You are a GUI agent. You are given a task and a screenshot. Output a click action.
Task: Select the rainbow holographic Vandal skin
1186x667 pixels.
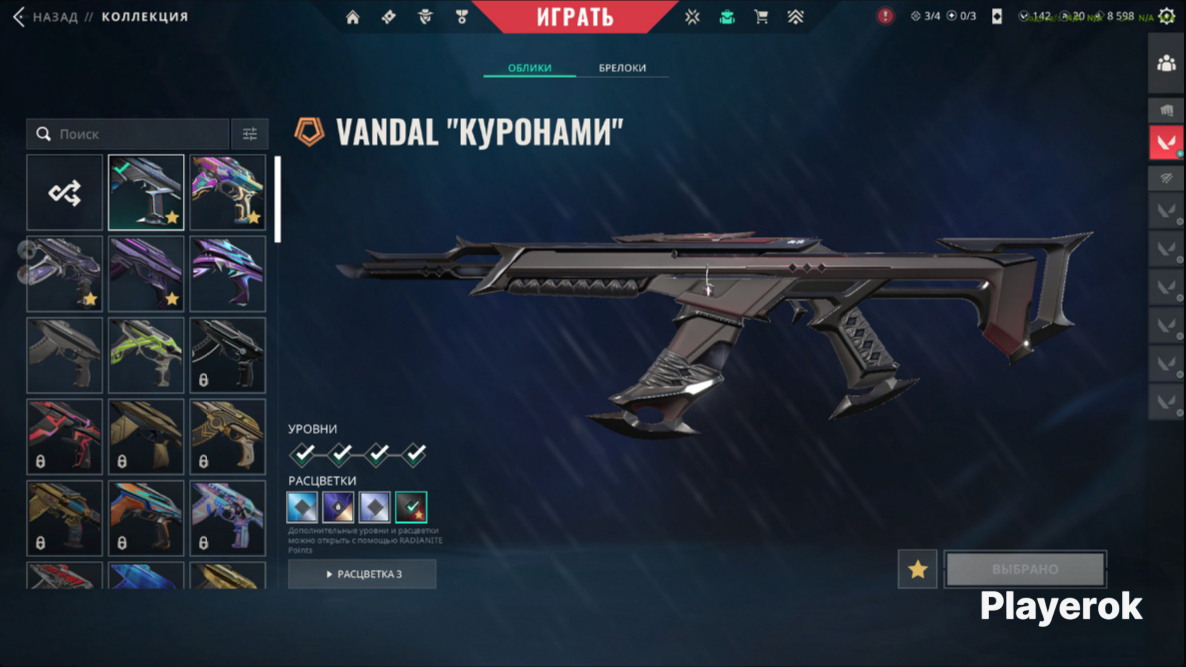[228, 193]
